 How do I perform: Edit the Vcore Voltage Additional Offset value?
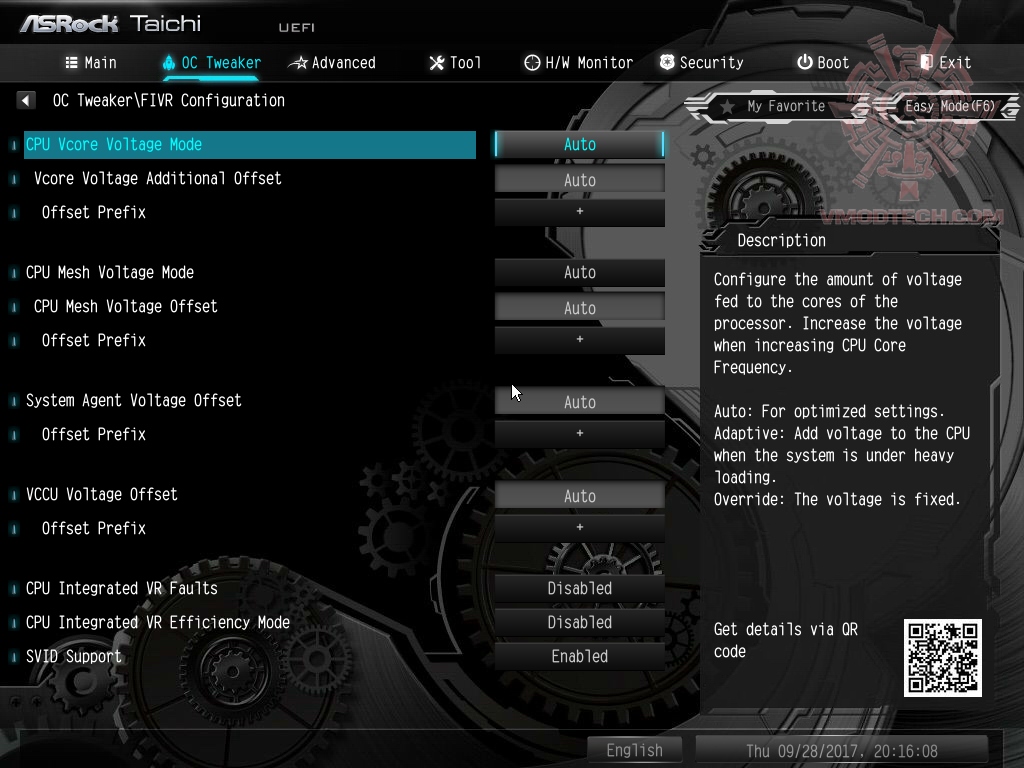(579, 180)
